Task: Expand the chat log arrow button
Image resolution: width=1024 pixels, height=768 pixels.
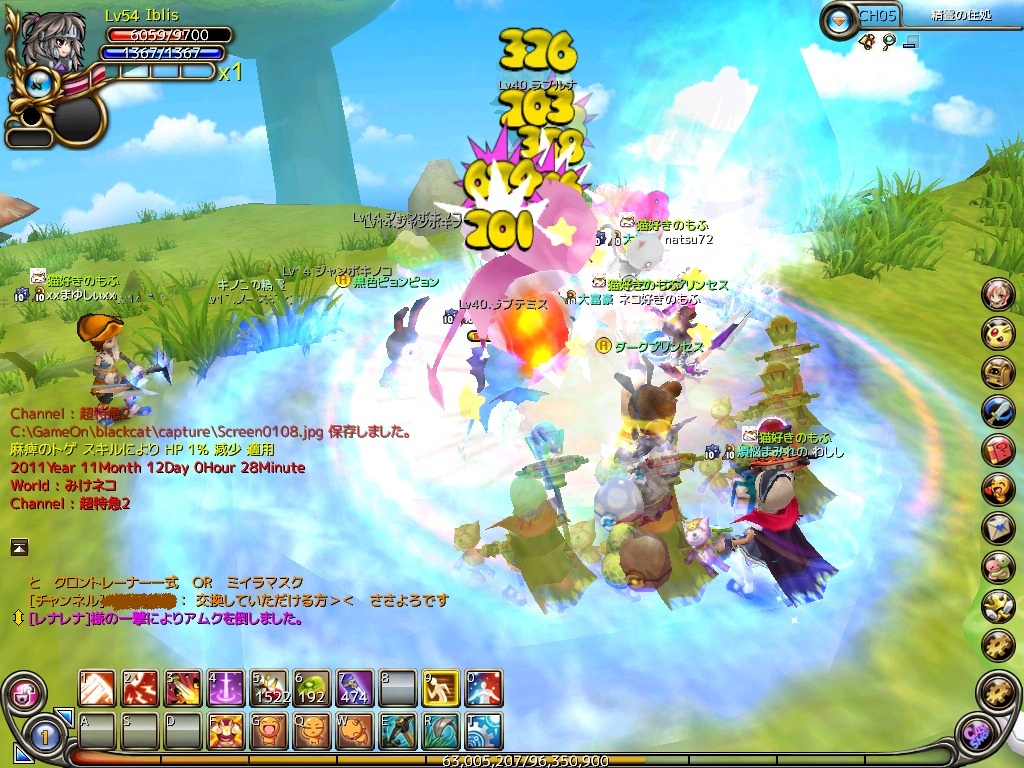Action: pyautogui.click(x=19, y=546)
